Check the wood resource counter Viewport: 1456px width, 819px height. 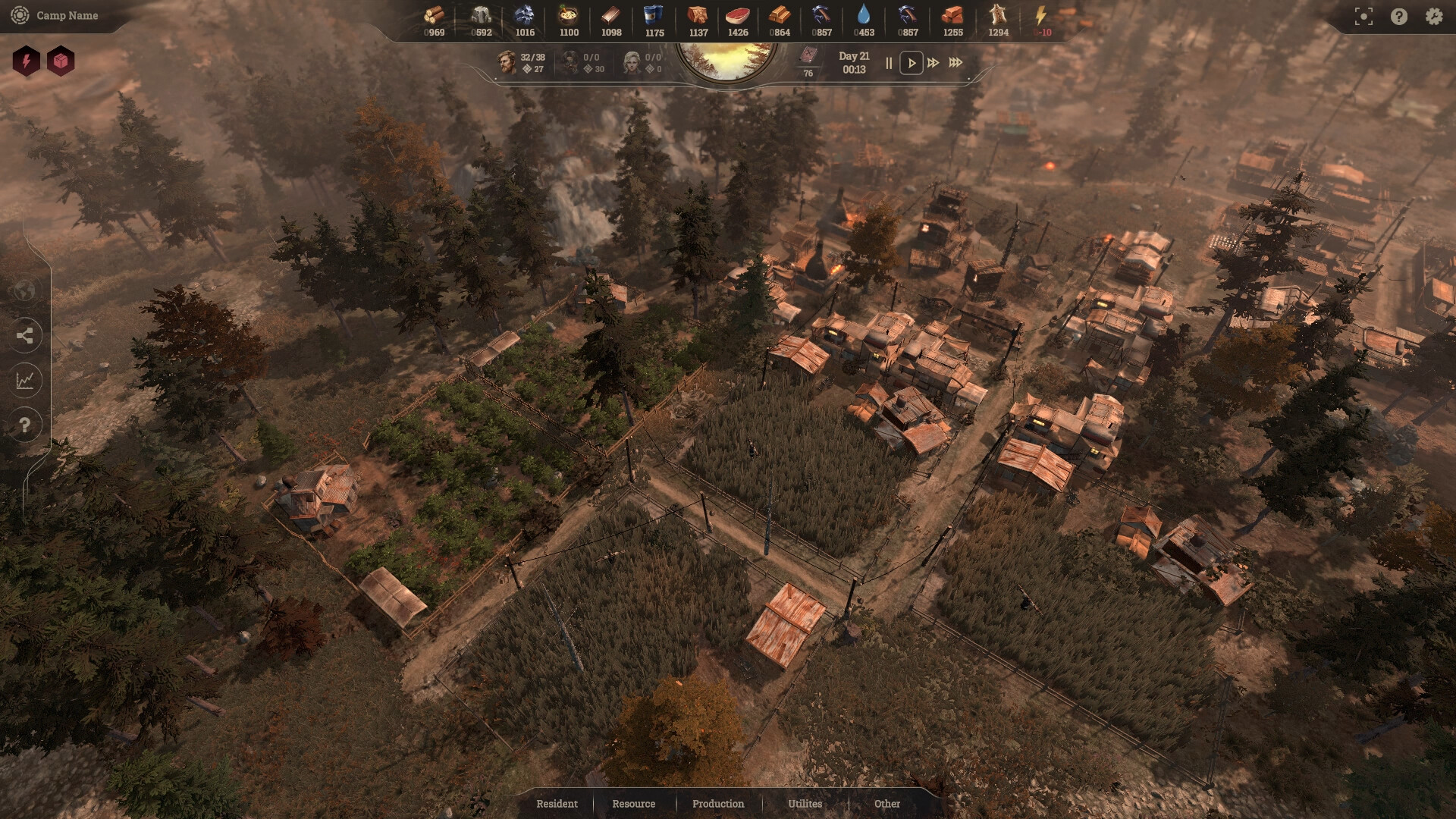tap(432, 15)
